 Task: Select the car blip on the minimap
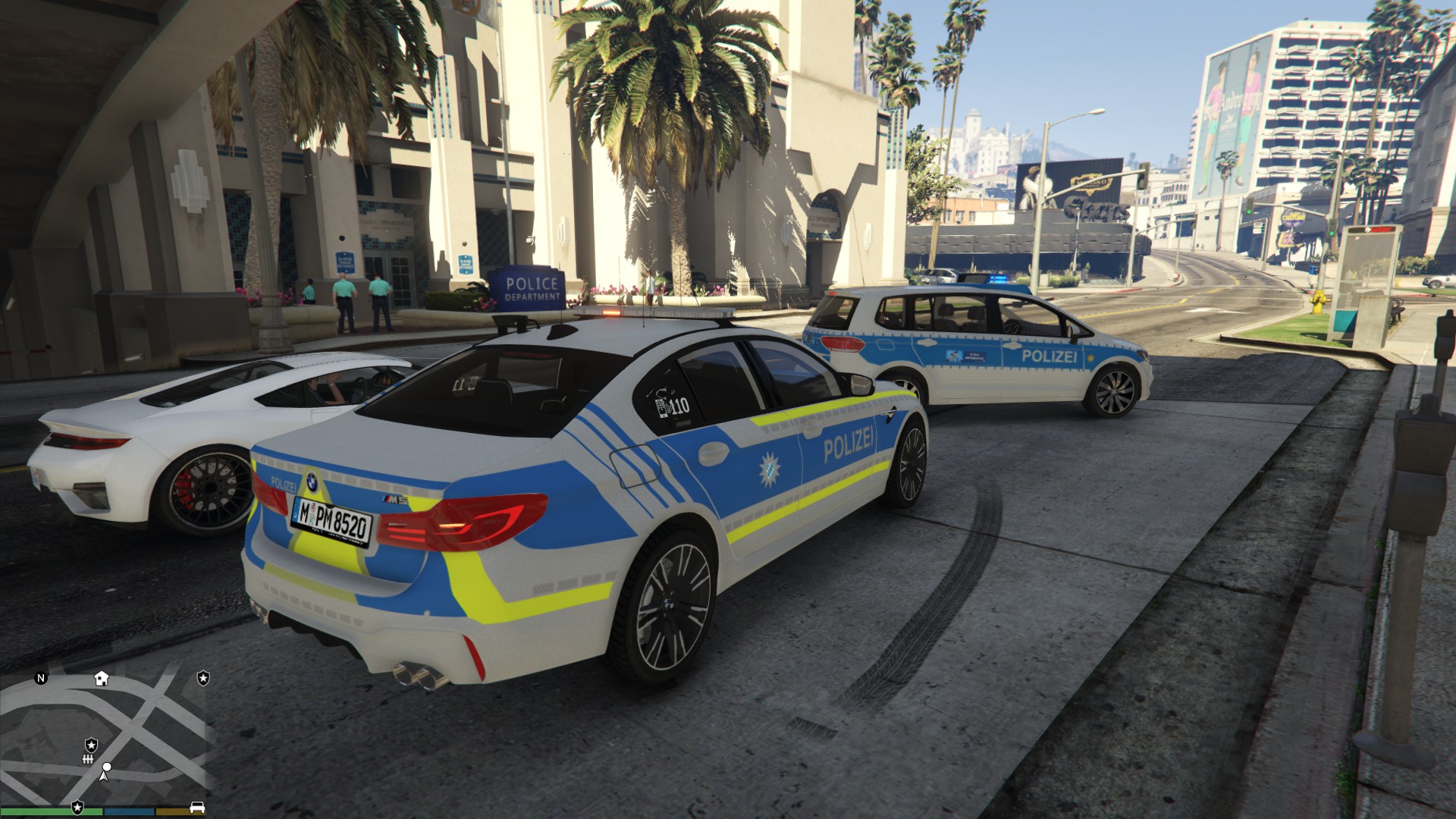[197, 807]
